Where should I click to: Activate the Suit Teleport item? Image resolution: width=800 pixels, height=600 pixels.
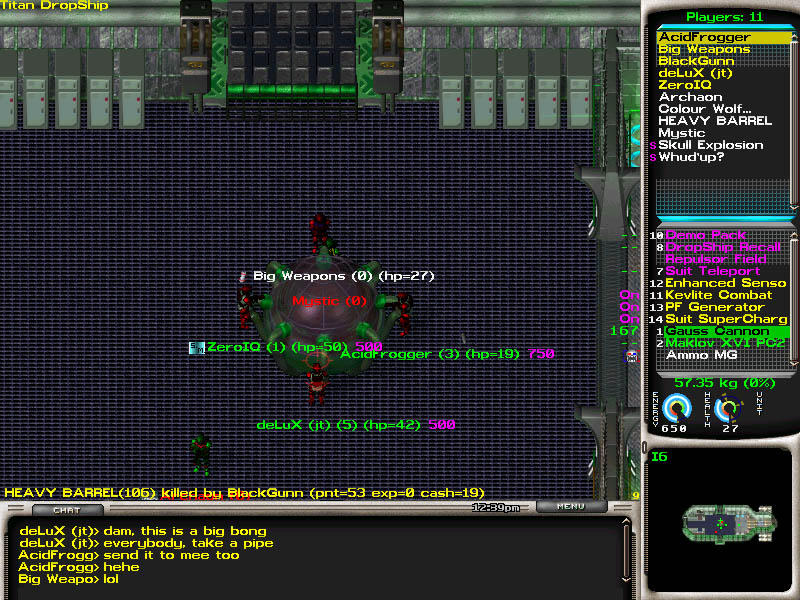coord(713,271)
